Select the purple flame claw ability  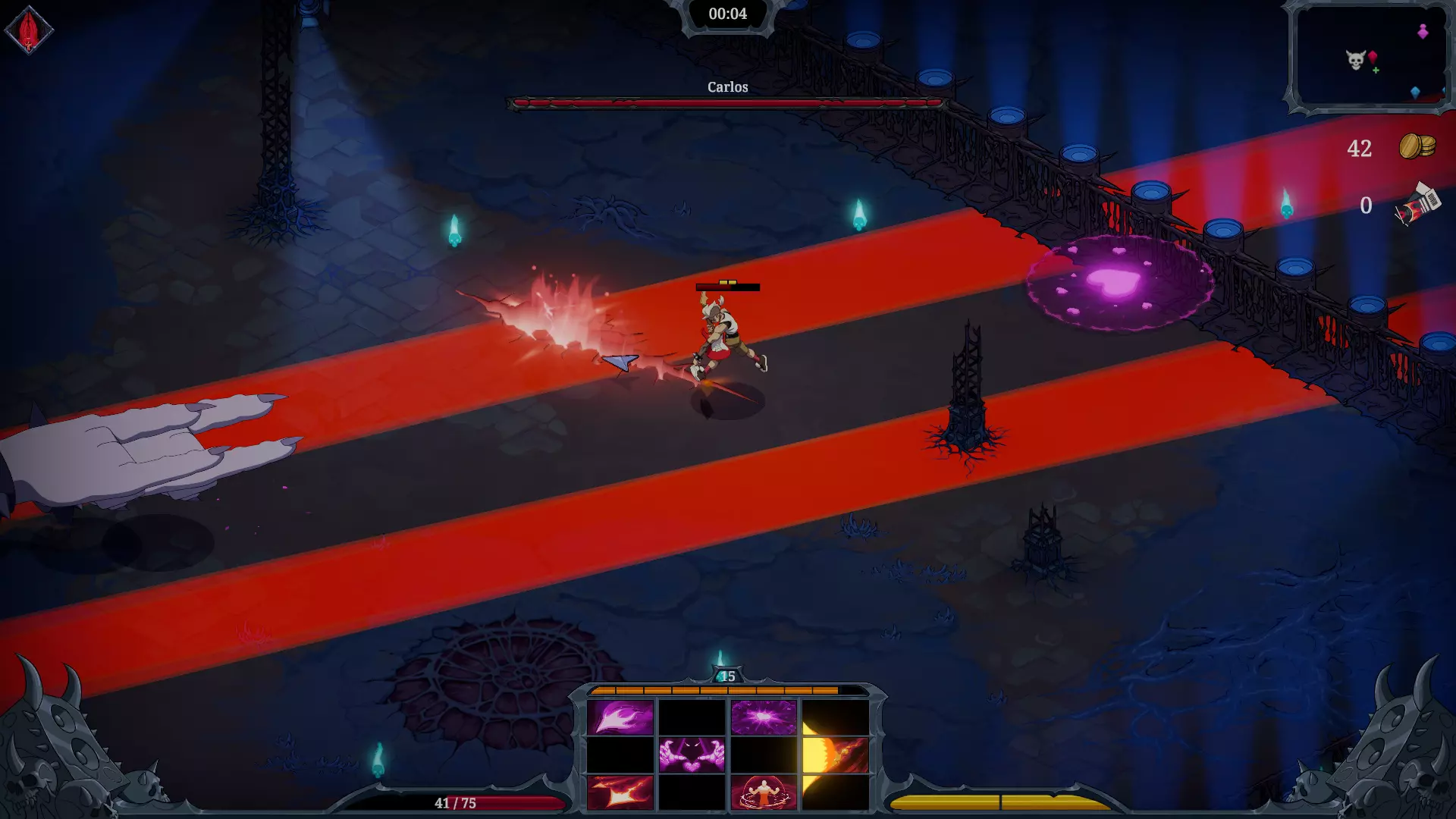coord(620,717)
